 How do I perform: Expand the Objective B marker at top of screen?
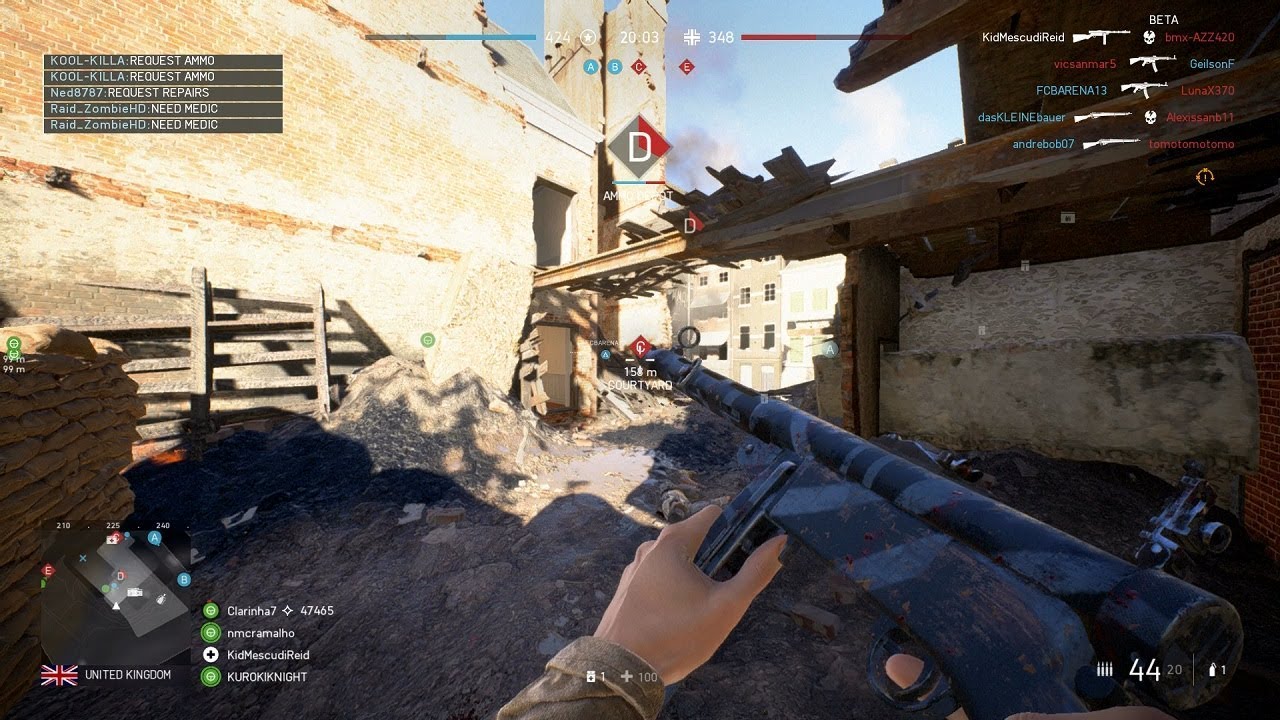point(614,67)
